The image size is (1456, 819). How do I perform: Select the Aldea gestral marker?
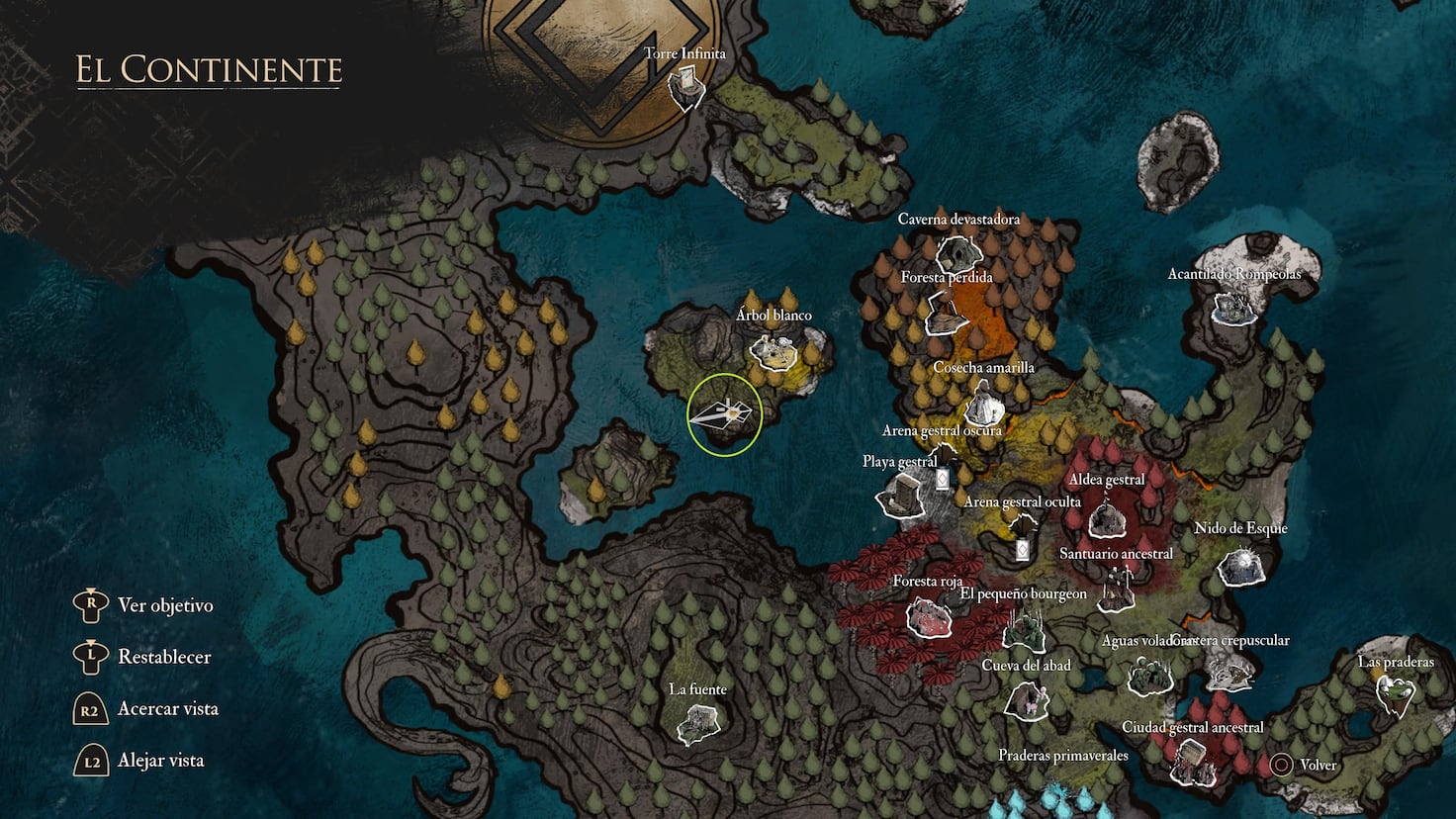click(1106, 517)
